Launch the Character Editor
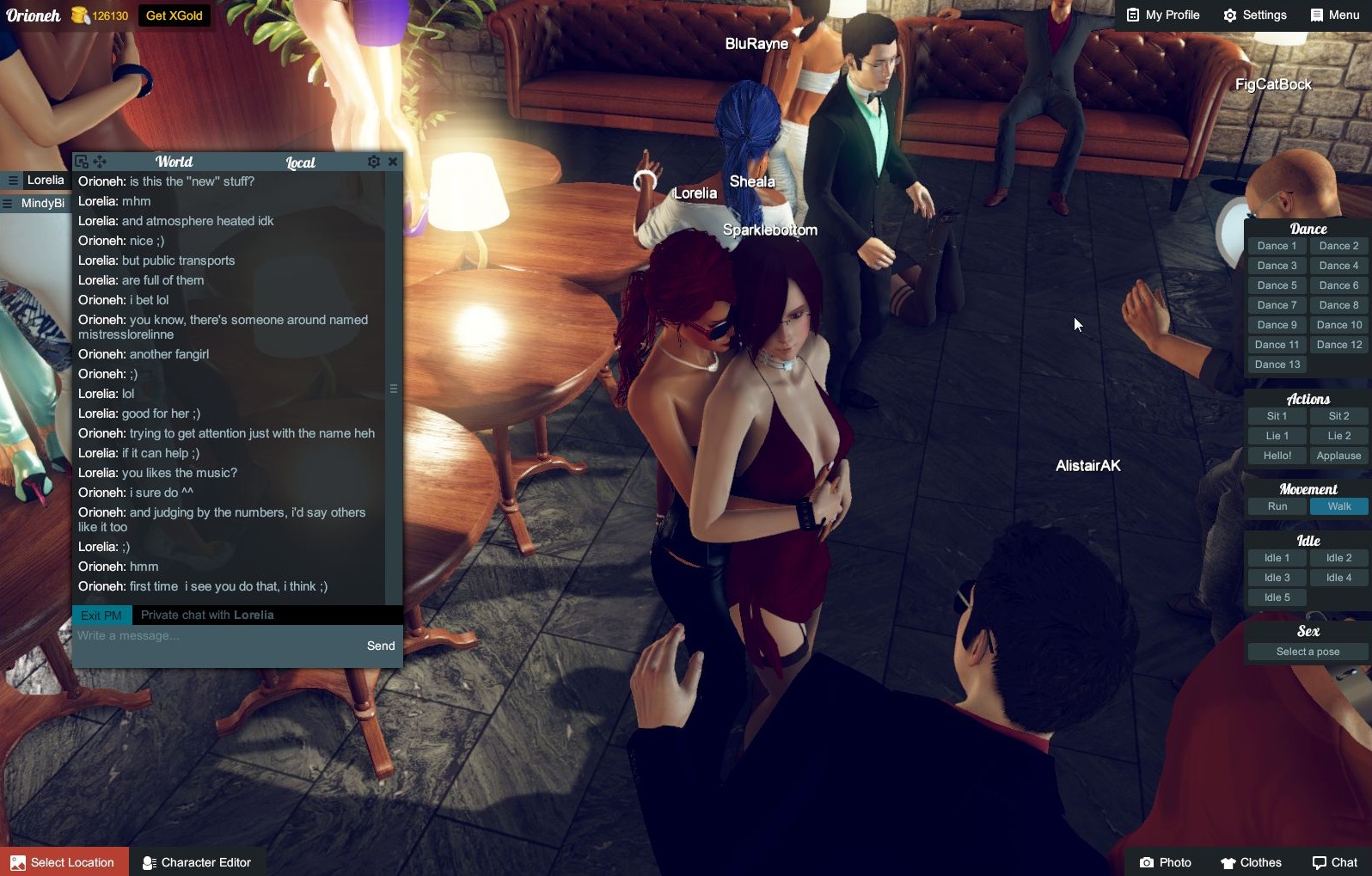Screen dimensions: 1372x876 point(197,862)
